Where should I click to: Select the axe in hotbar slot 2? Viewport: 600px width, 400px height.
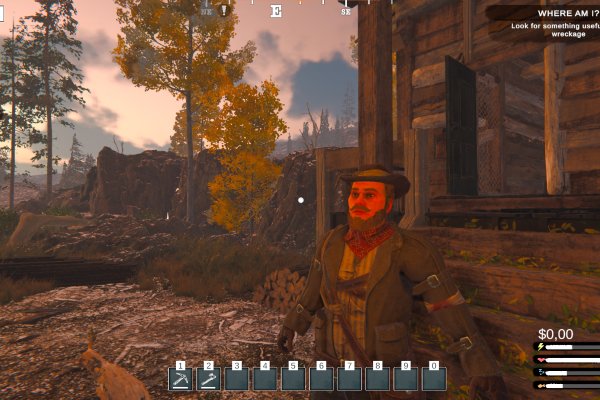[209, 379]
